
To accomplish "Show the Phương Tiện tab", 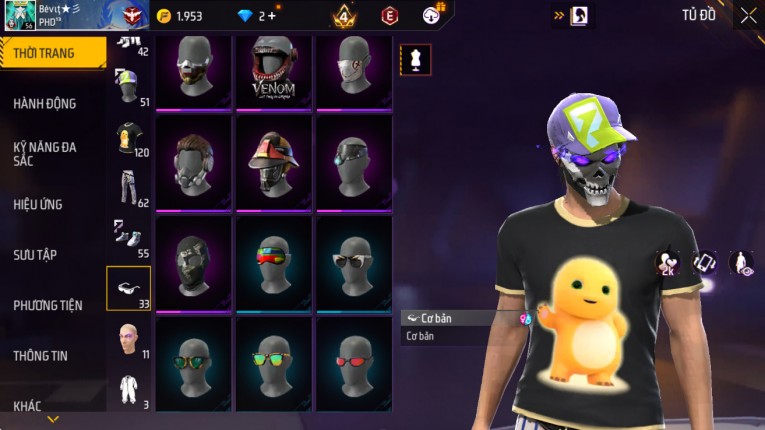I will 48,305.
